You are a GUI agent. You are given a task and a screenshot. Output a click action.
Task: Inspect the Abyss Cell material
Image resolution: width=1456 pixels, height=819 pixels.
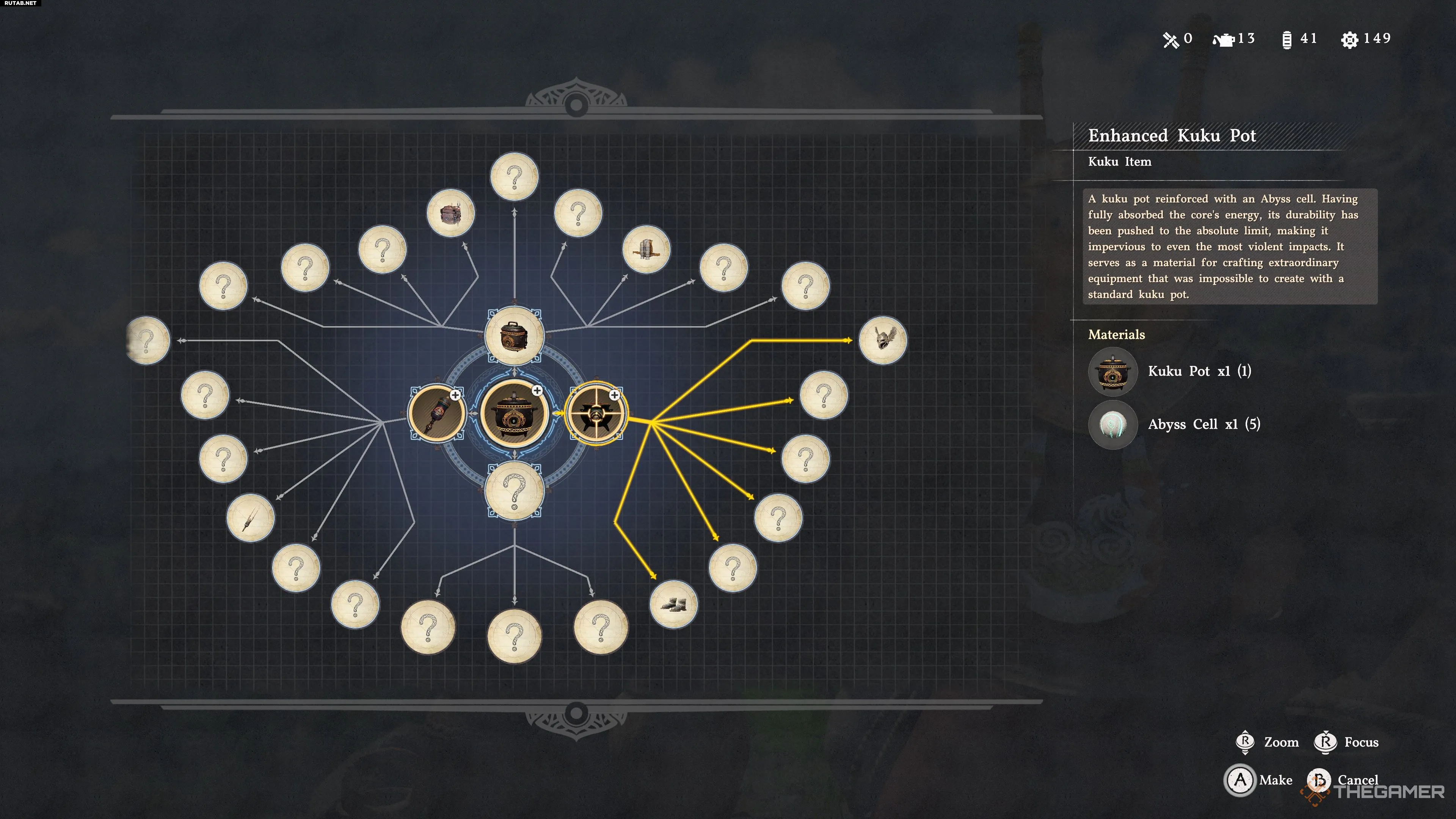point(1112,425)
